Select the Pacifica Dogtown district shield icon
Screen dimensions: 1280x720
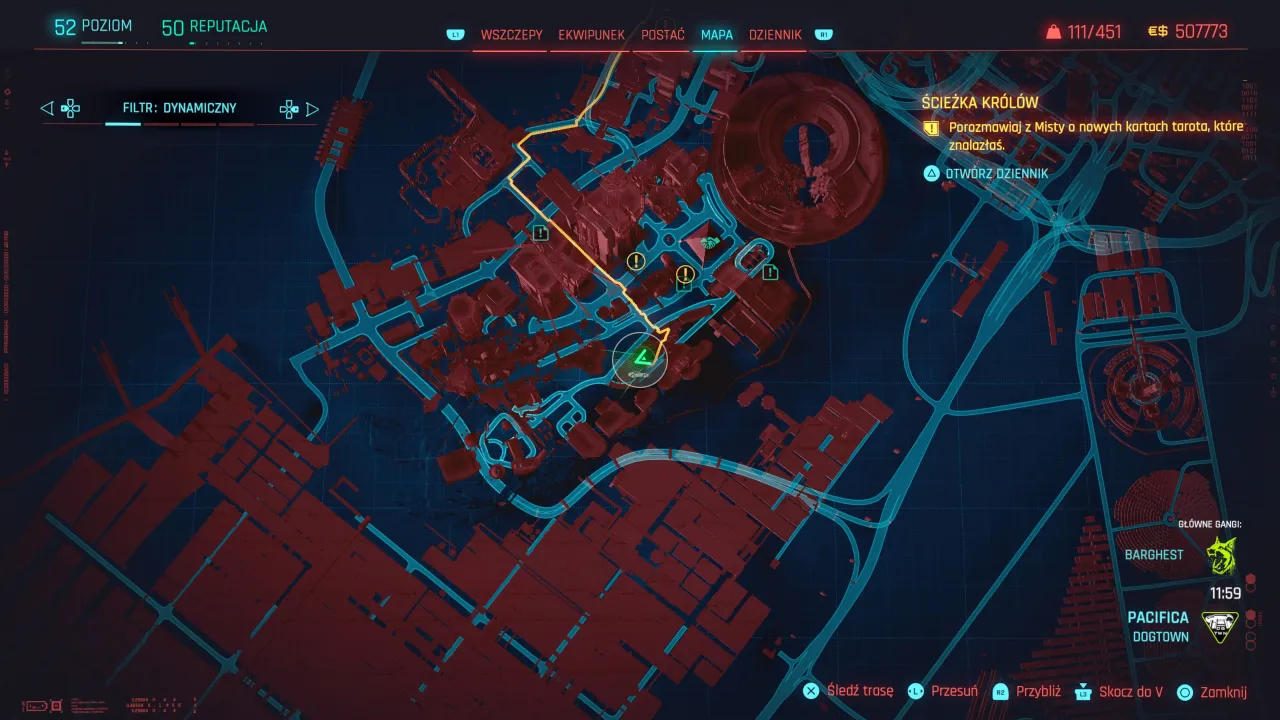click(x=1220, y=625)
